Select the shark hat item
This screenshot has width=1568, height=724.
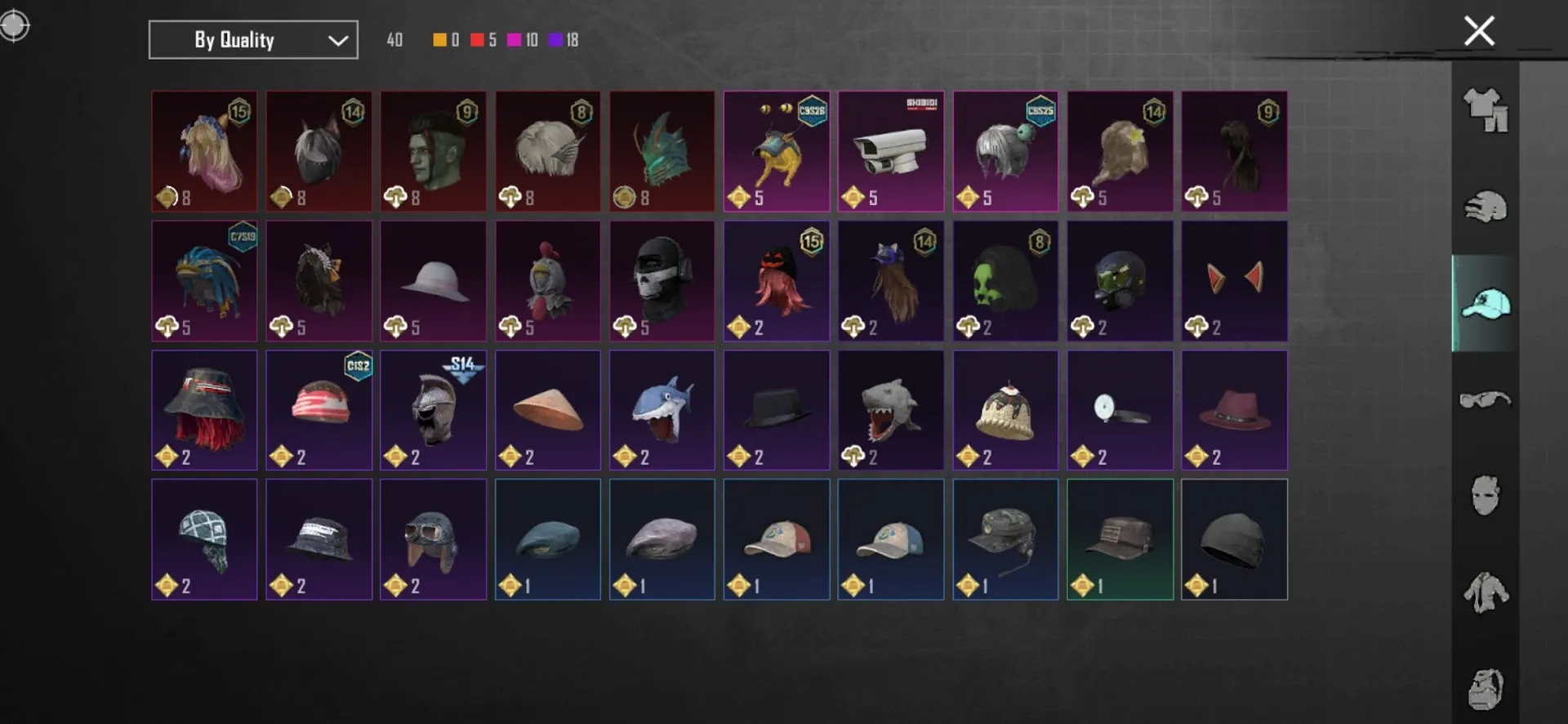(x=661, y=409)
